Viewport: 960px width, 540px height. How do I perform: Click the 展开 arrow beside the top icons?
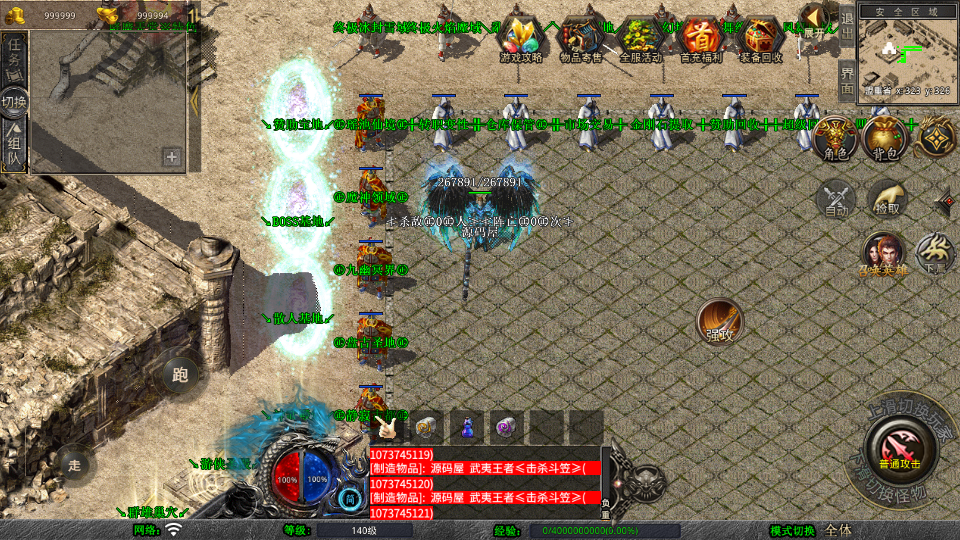pyautogui.click(x=817, y=20)
